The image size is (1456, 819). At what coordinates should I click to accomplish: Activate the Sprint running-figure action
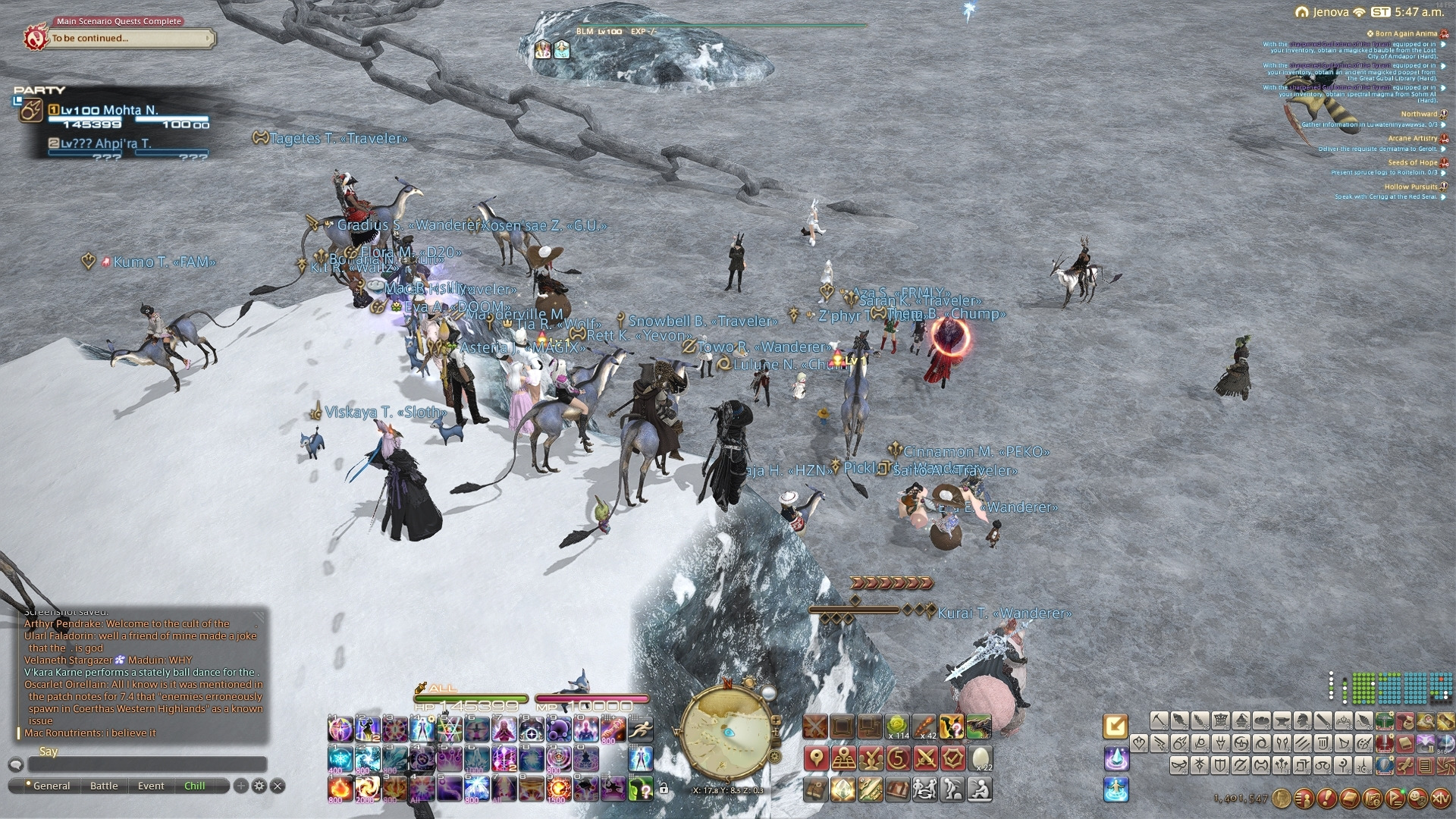click(641, 730)
